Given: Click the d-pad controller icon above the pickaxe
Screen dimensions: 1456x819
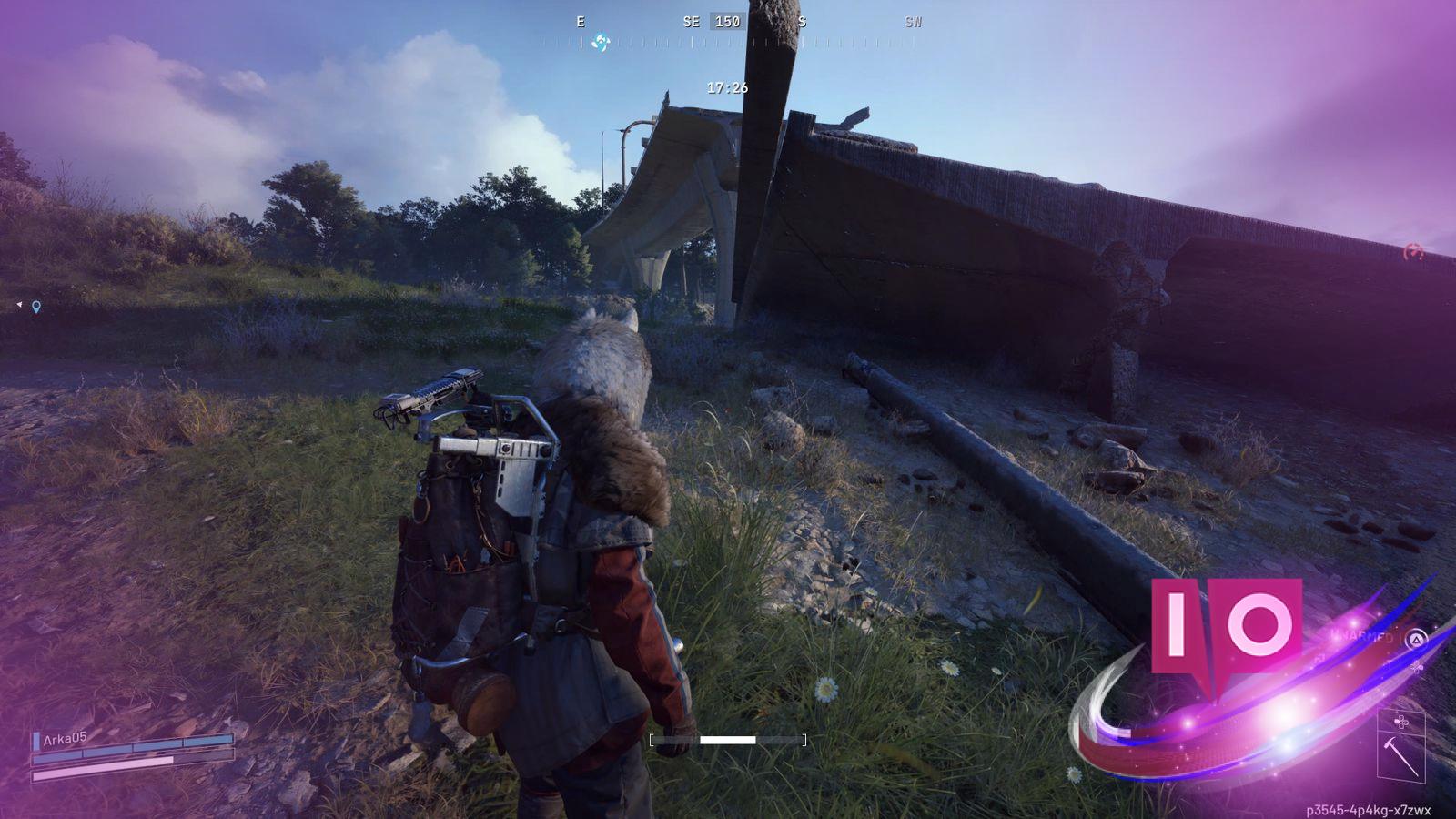Looking at the screenshot, I should 1401,721.
